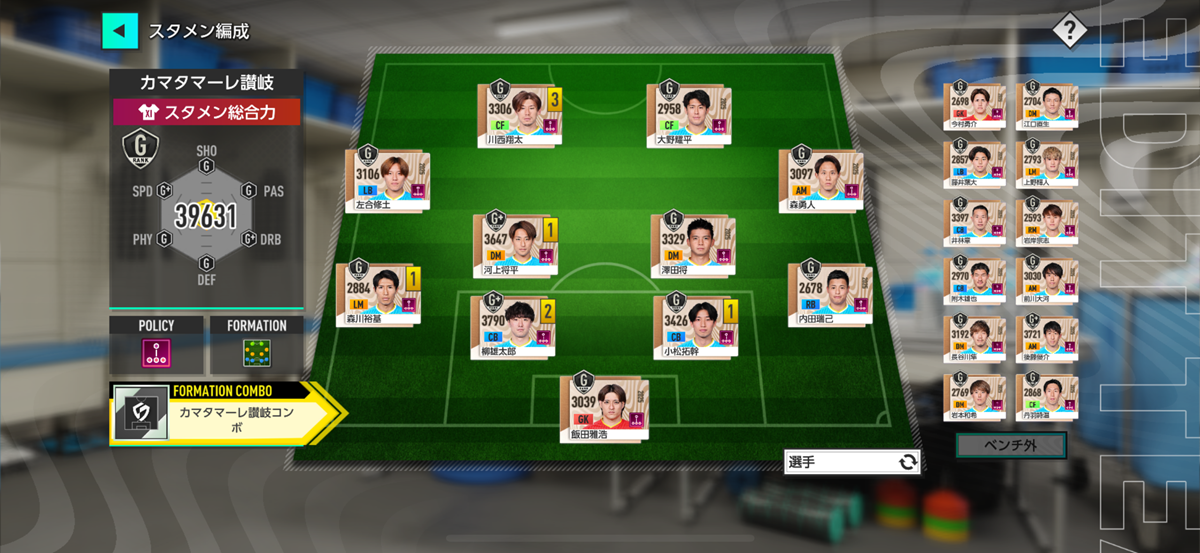Screen dimensions: 1200x553
Task: Select CB 小松拓幹 player card
Action: [x=694, y=325]
